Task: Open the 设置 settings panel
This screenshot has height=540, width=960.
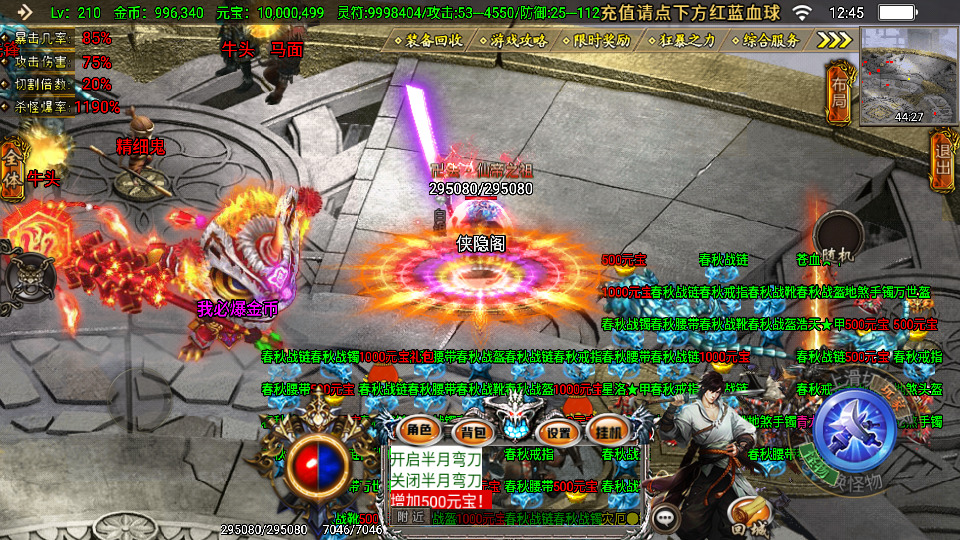Action: [559, 432]
